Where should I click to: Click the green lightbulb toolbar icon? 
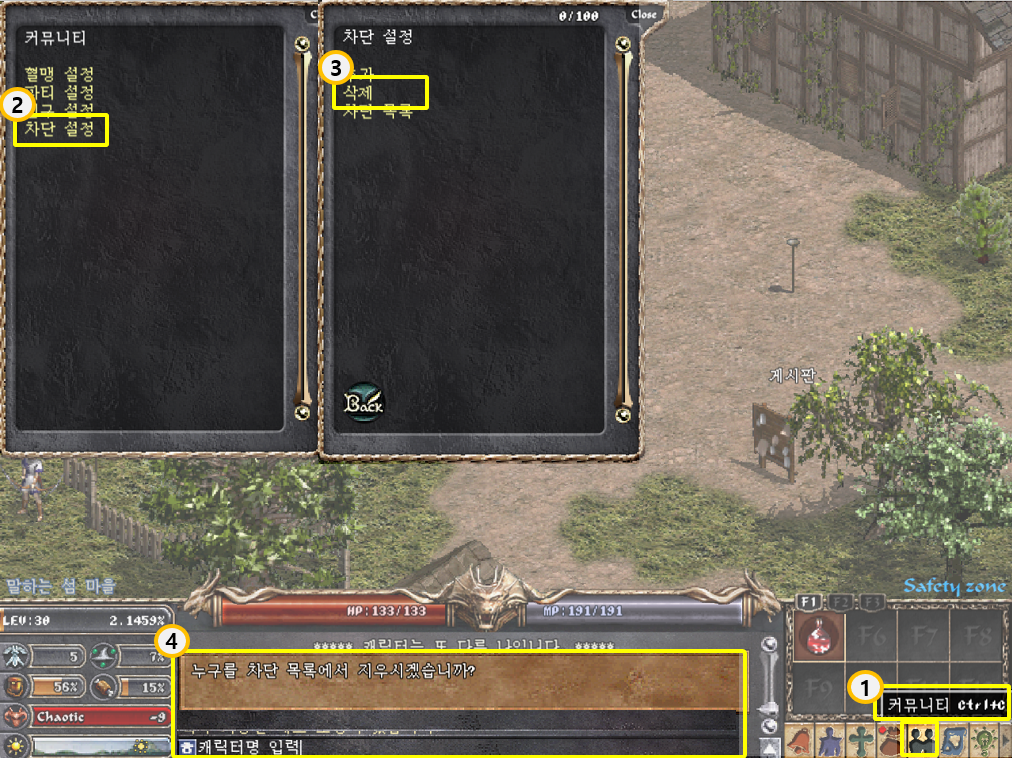(x=982, y=741)
